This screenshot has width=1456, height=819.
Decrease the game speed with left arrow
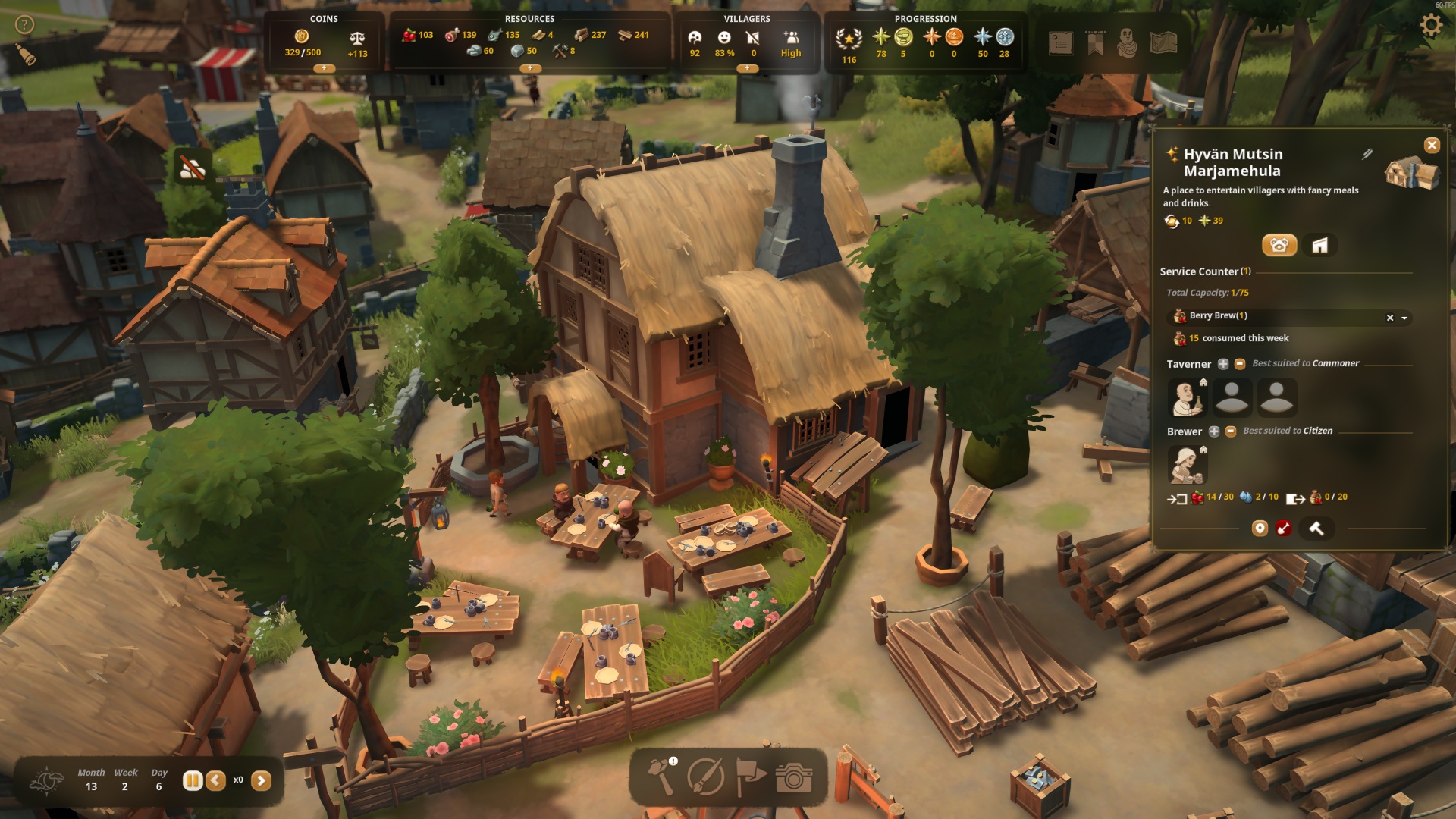tap(216, 780)
